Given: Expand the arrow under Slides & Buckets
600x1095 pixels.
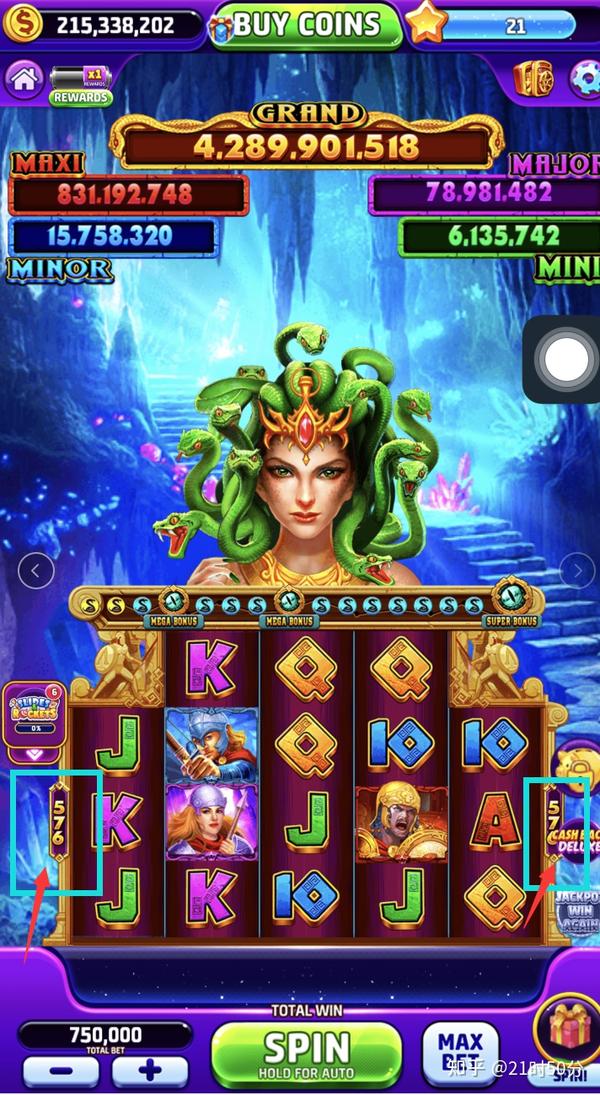Looking at the screenshot, I should 33,755.
